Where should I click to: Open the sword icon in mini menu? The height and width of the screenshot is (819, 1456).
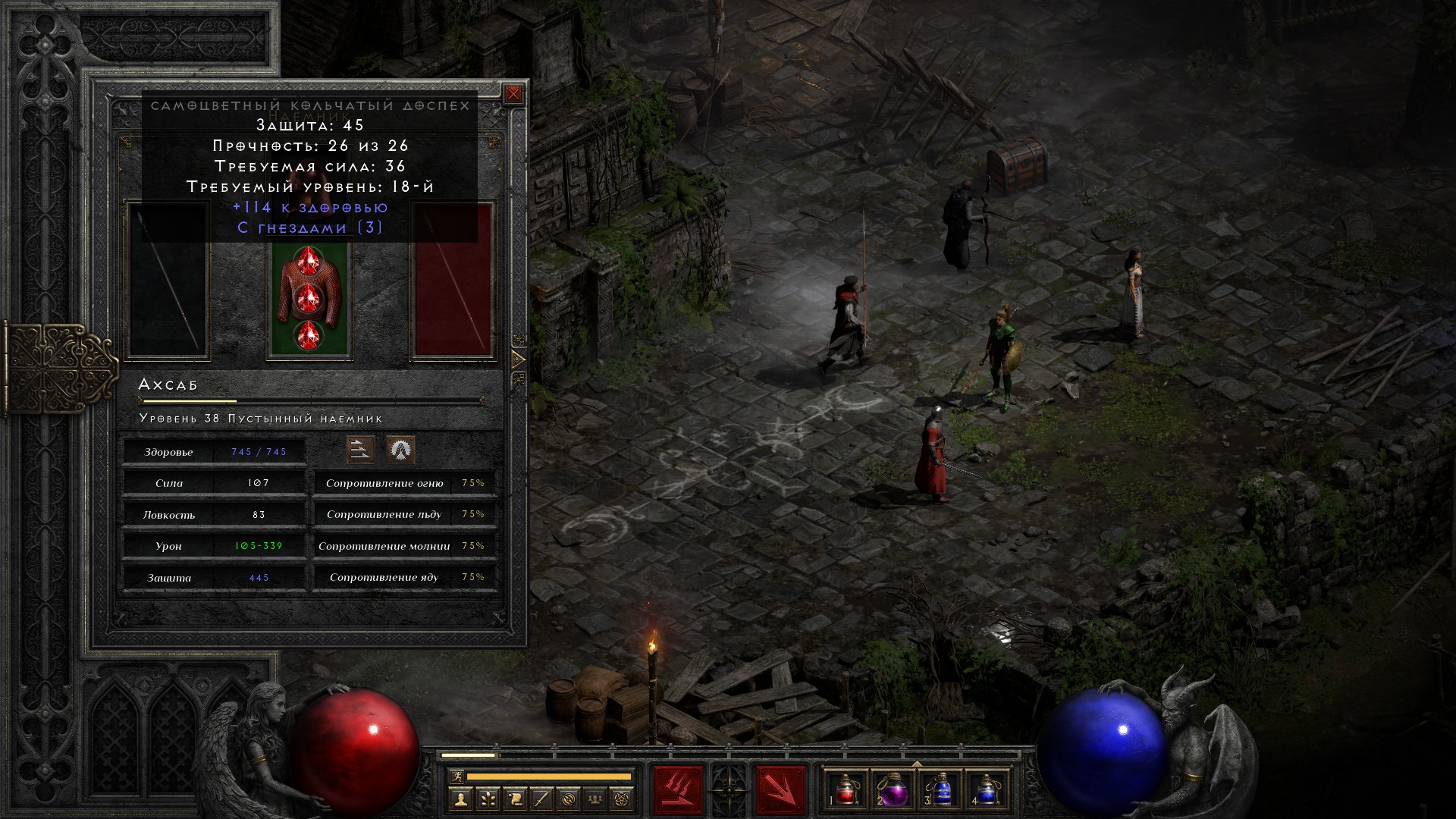[x=542, y=799]
